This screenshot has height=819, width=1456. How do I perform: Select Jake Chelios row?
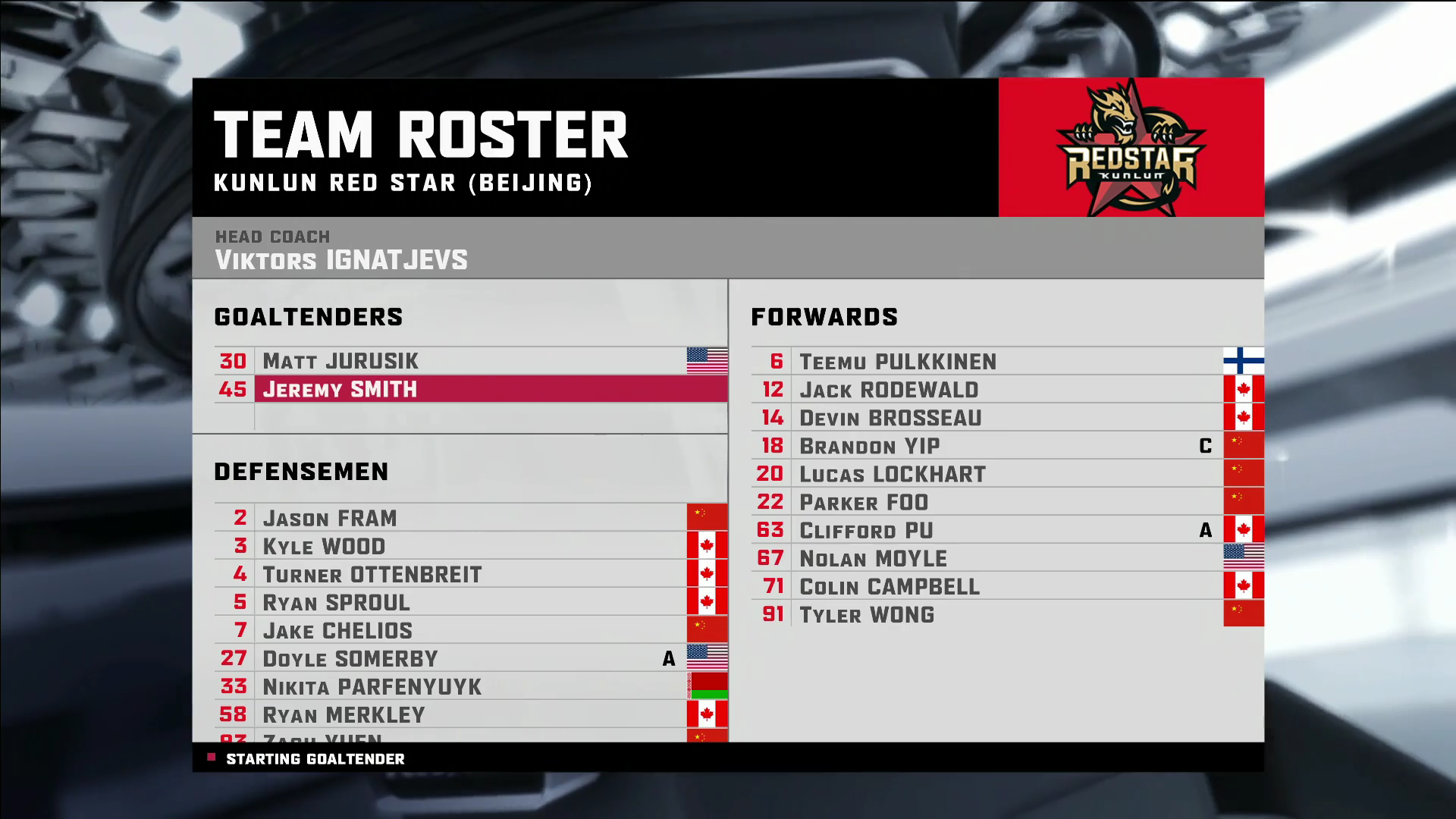(x=337, y=630)
